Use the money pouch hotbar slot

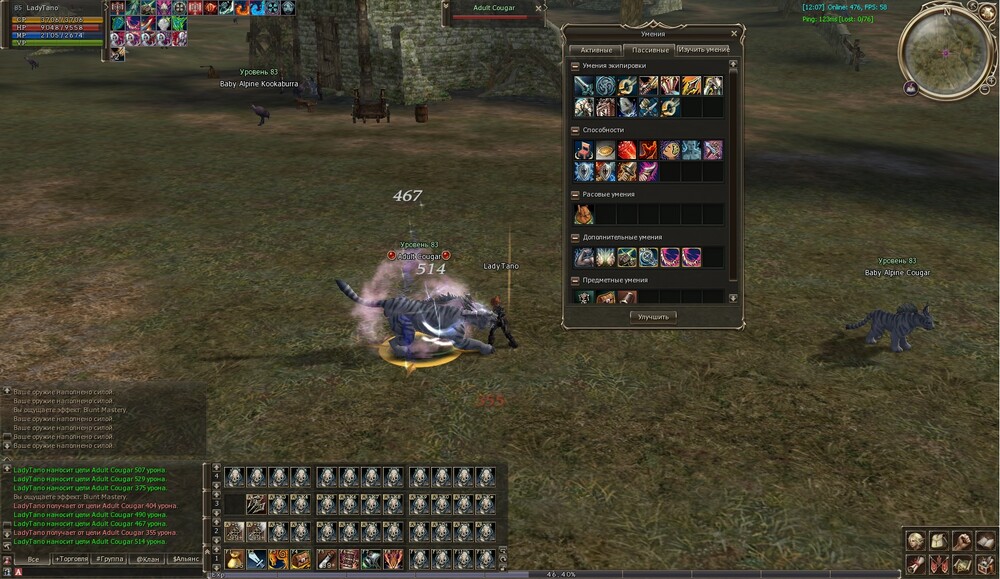(234, 559)
